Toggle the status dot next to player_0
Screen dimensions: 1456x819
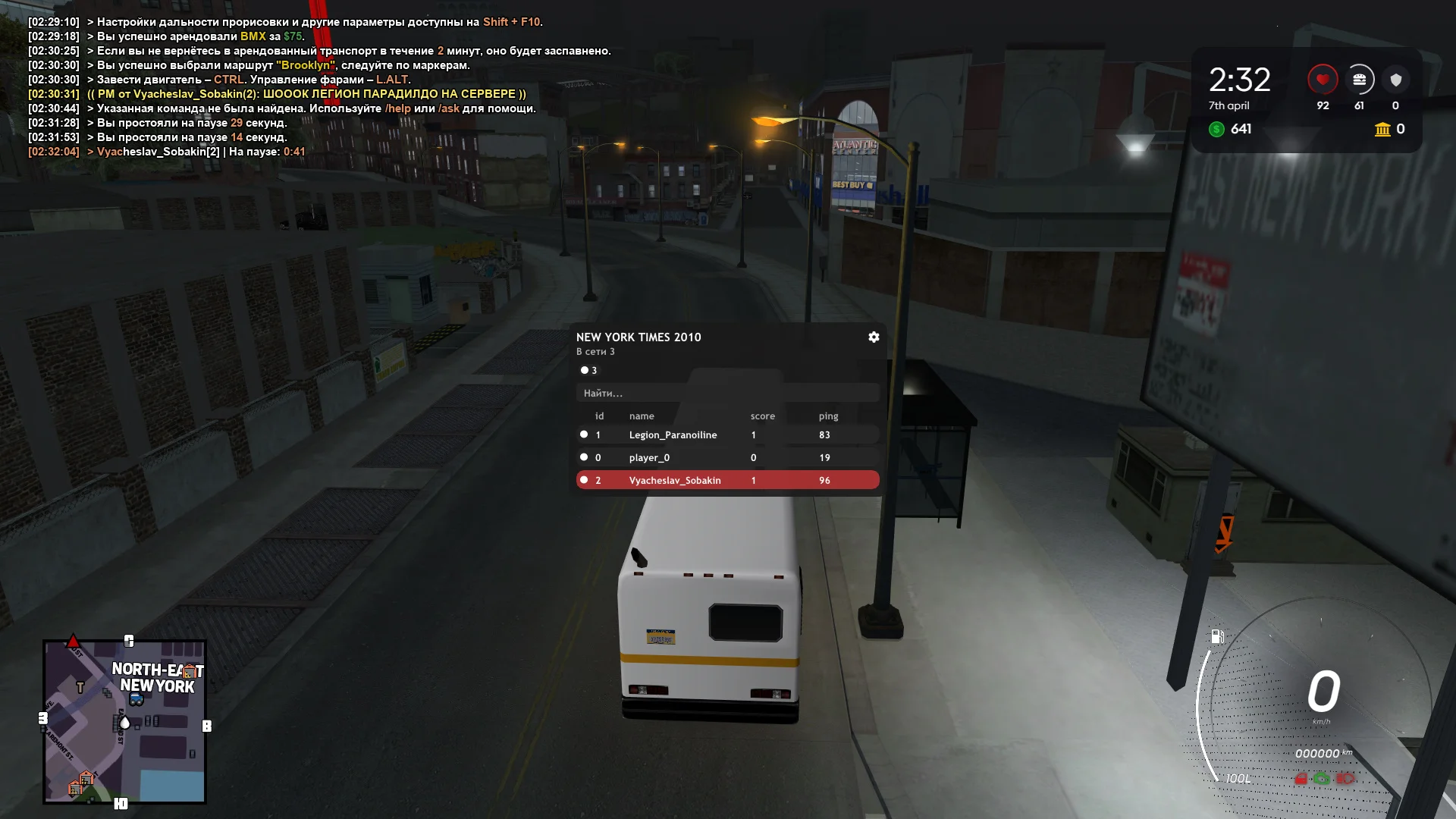click(x=584, y=457)
